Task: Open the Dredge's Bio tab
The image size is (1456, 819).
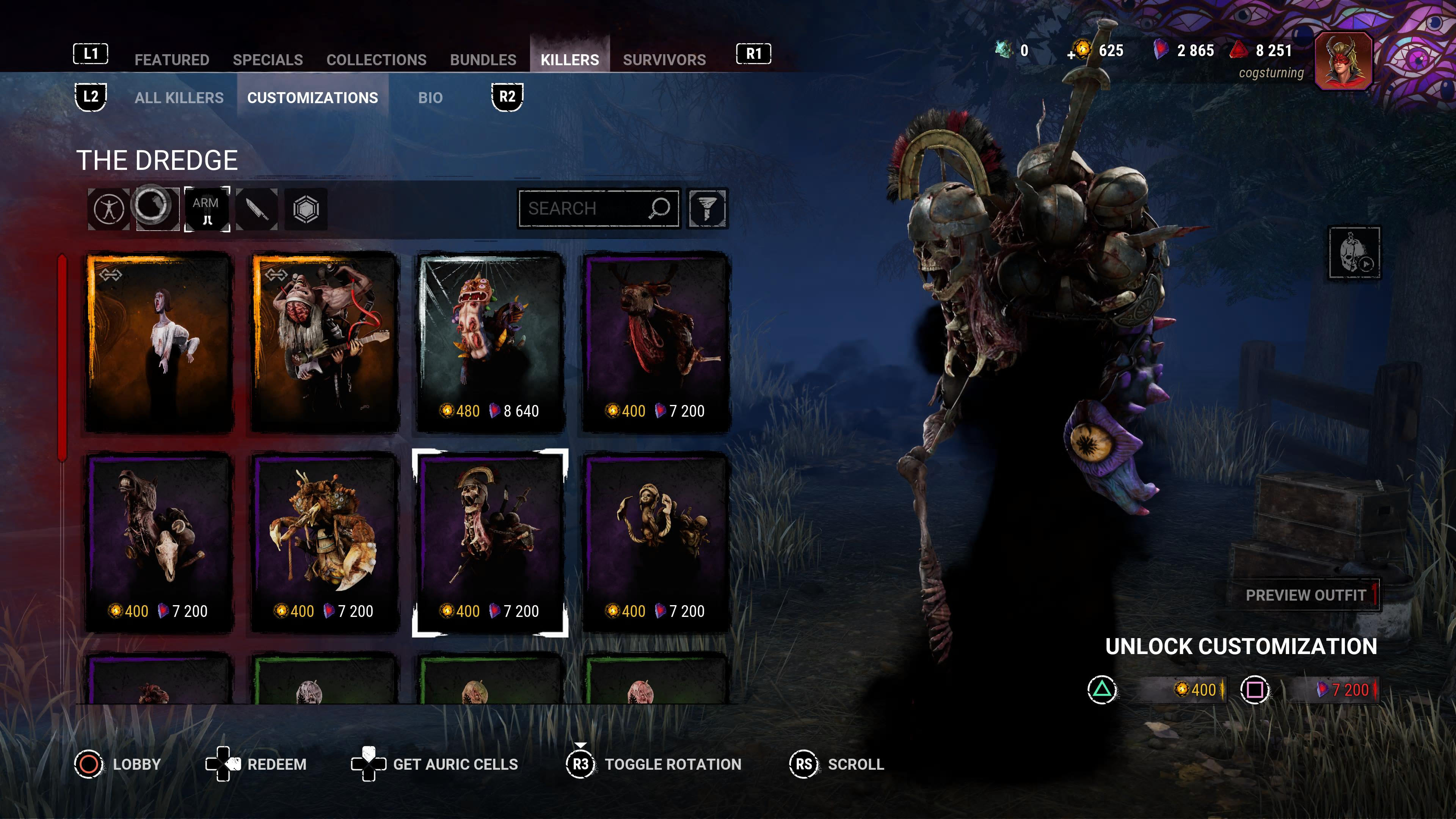Action: click(430, 98)
